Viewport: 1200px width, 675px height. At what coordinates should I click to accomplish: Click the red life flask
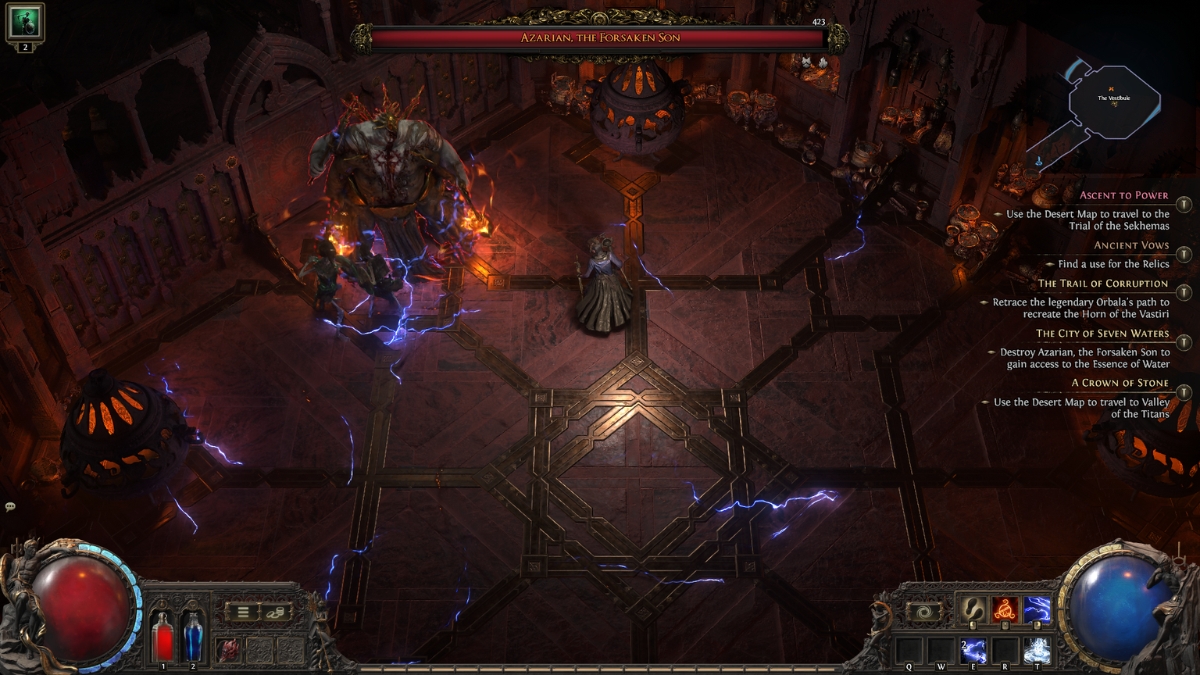pos(163,634)
